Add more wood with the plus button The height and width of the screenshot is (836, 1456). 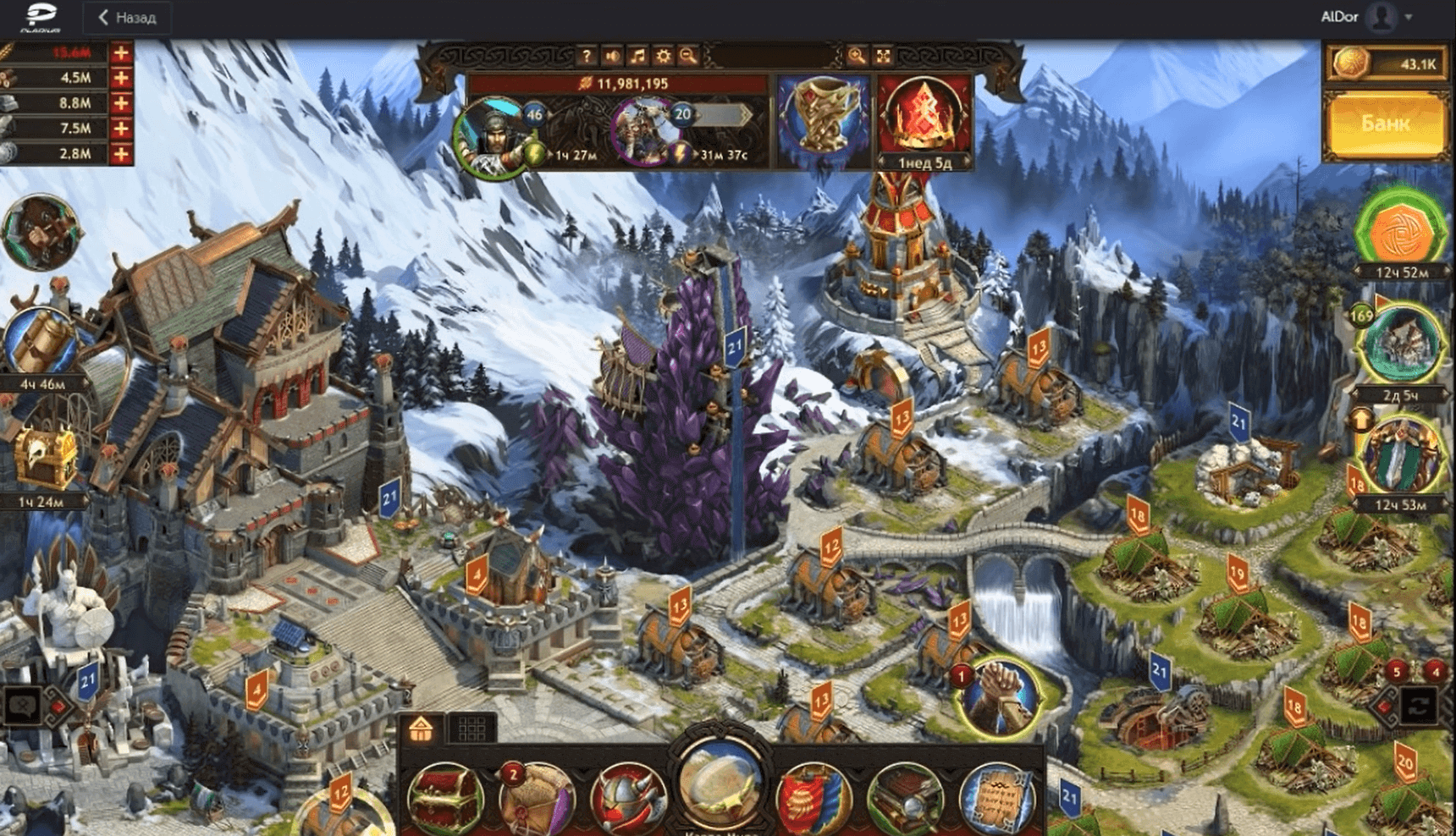coord(121,78)
